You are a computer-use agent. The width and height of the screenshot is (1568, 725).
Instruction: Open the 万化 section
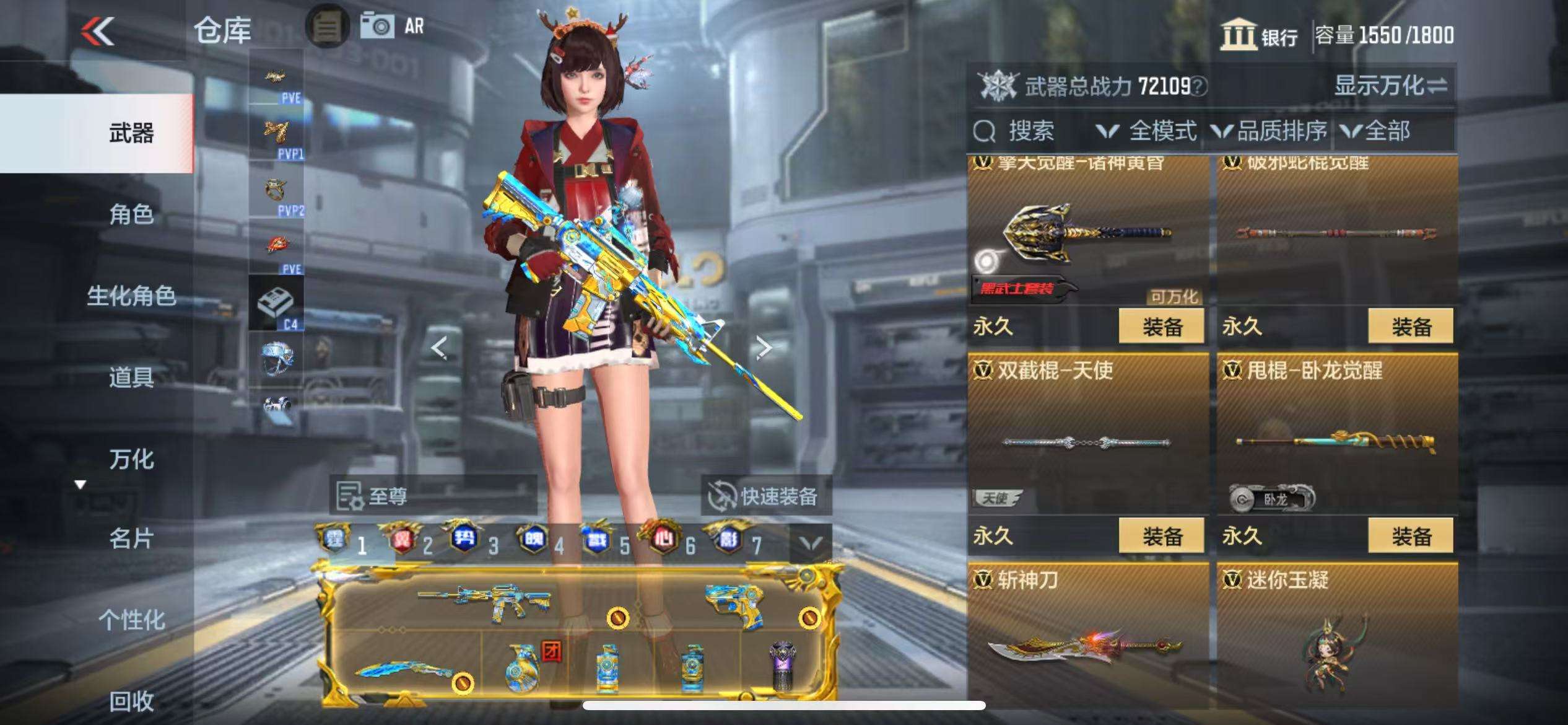tap(131, 459)
